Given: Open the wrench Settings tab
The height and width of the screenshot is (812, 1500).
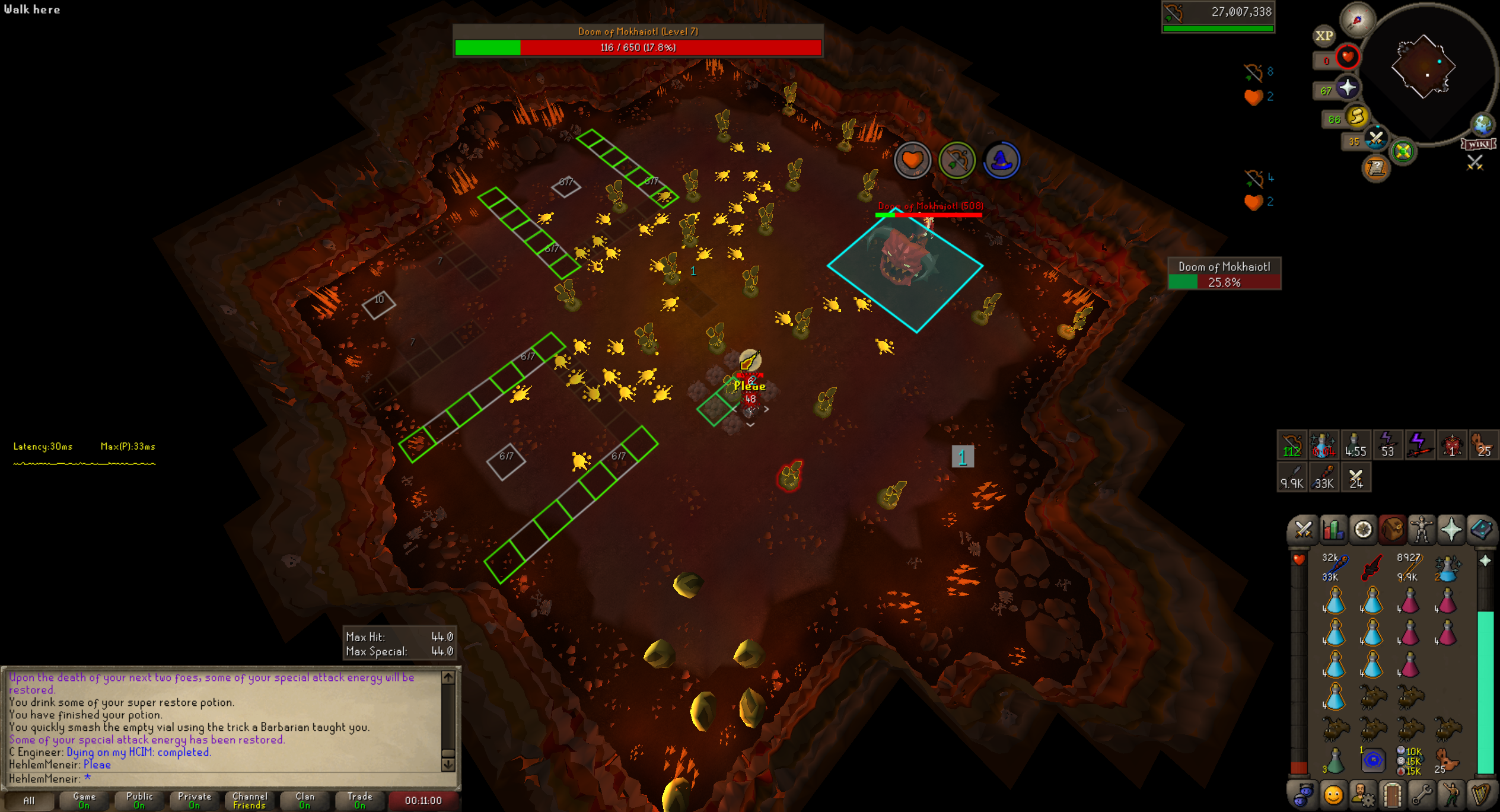Looking at the screenshot, I should click(1421, 795).
